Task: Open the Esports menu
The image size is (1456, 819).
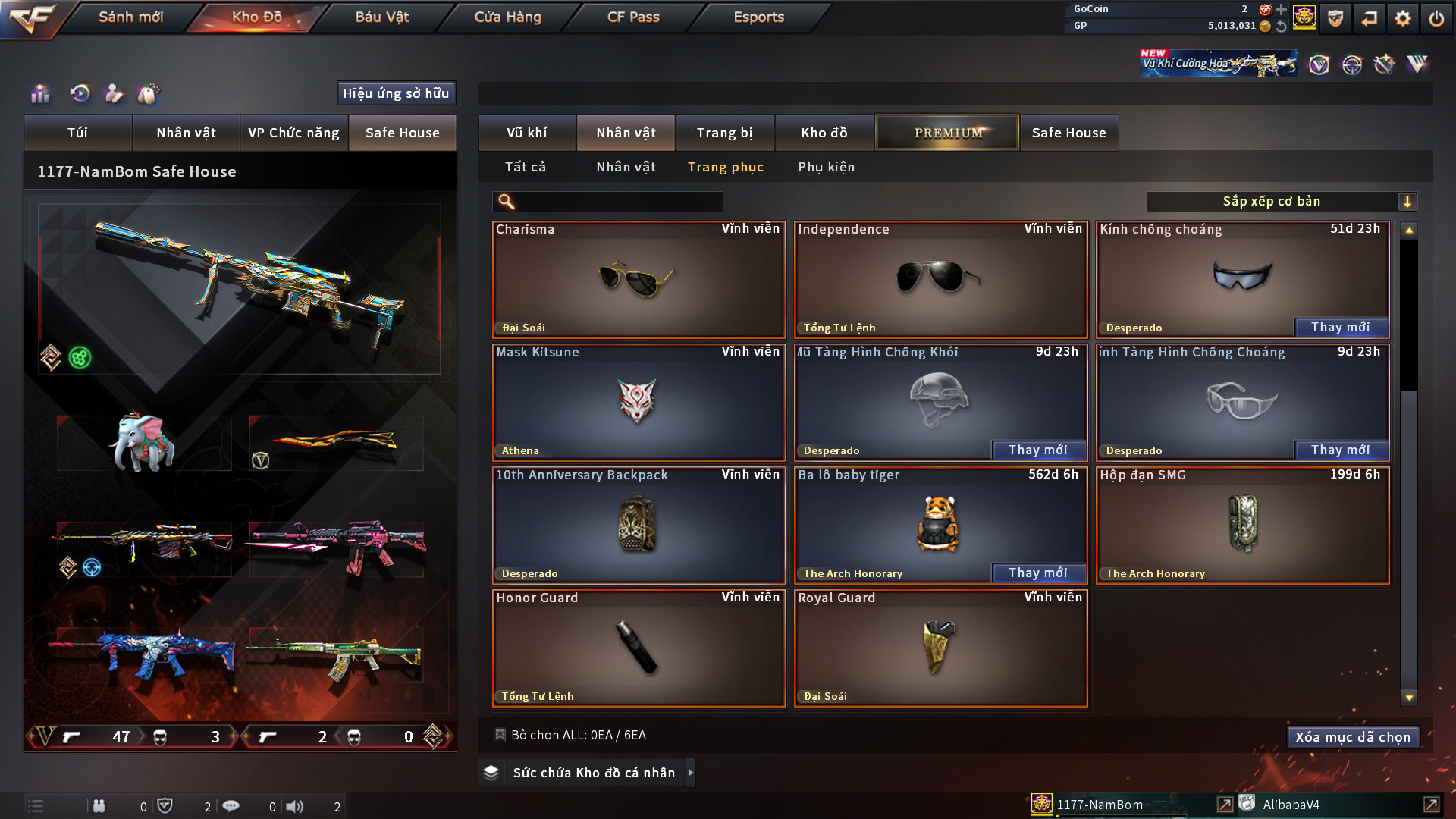Action: tap(758, 17)
